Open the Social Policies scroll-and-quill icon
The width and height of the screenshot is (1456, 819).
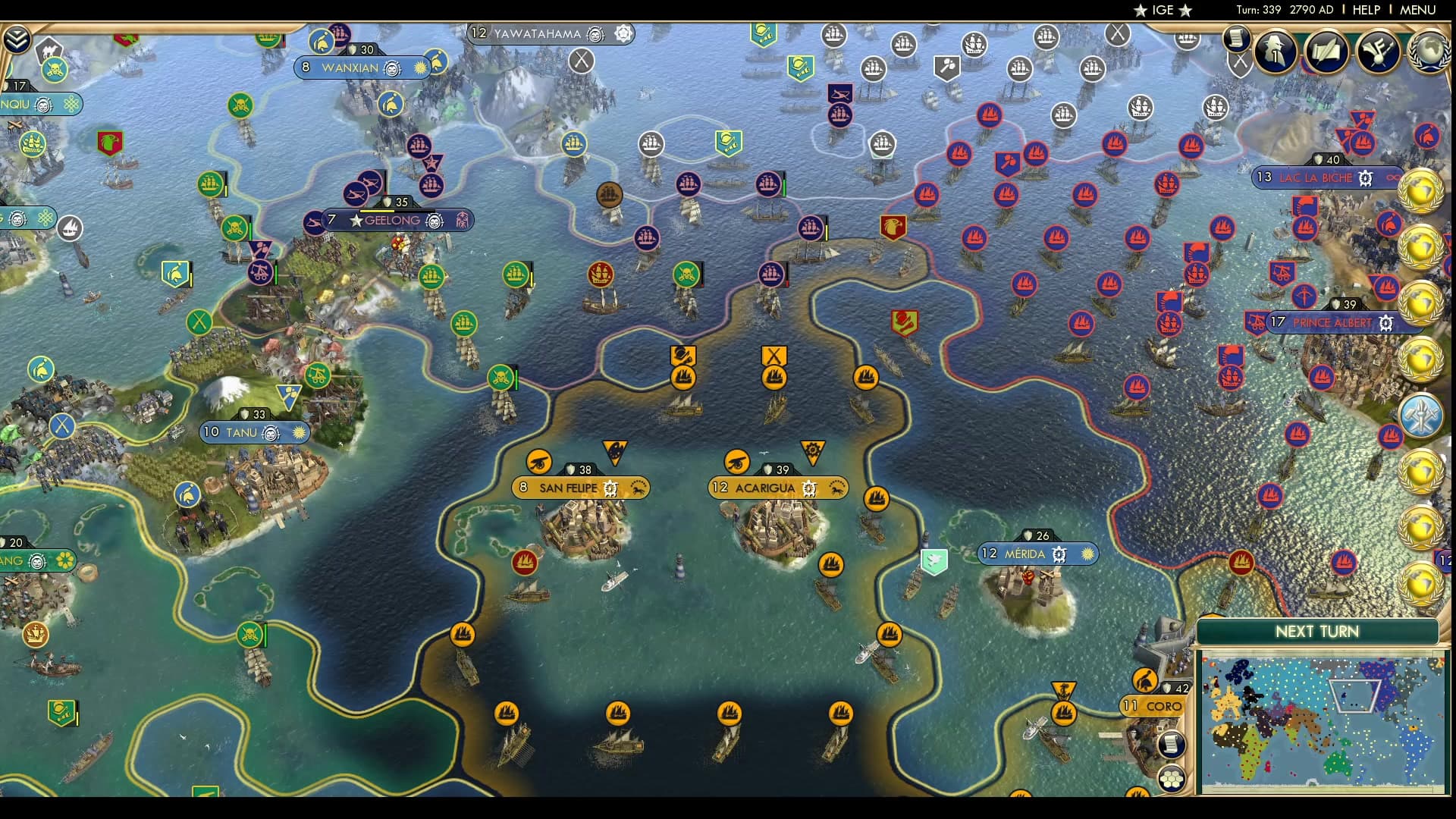[1326, 50]
